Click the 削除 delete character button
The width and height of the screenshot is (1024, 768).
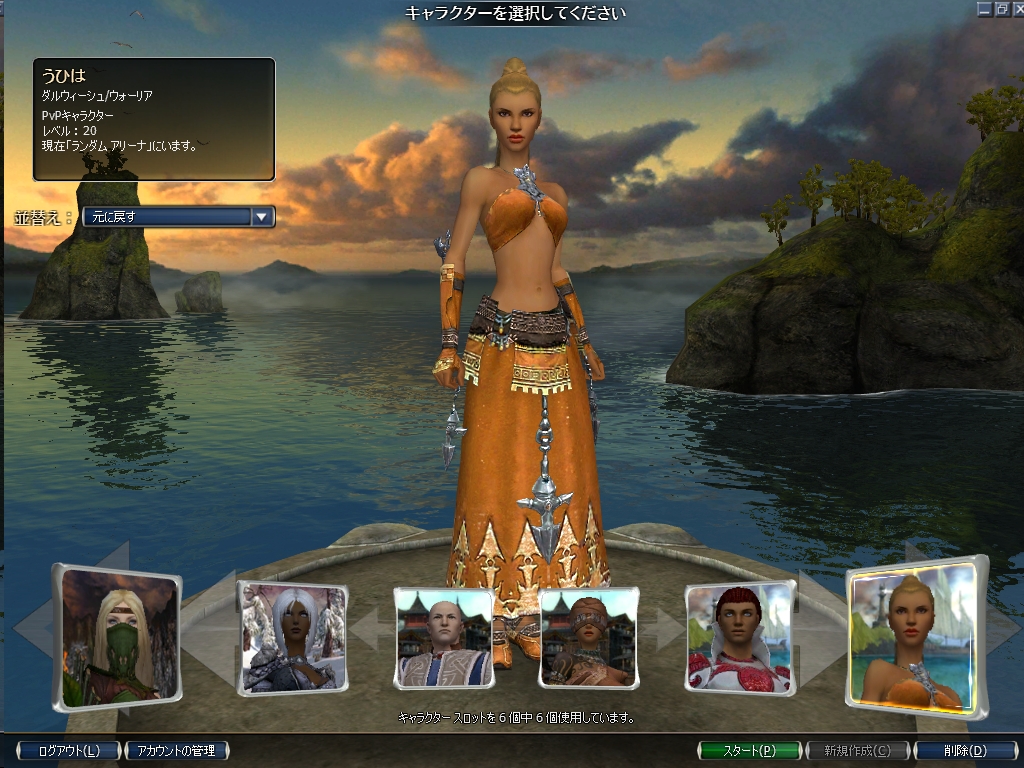pos(964,750)
